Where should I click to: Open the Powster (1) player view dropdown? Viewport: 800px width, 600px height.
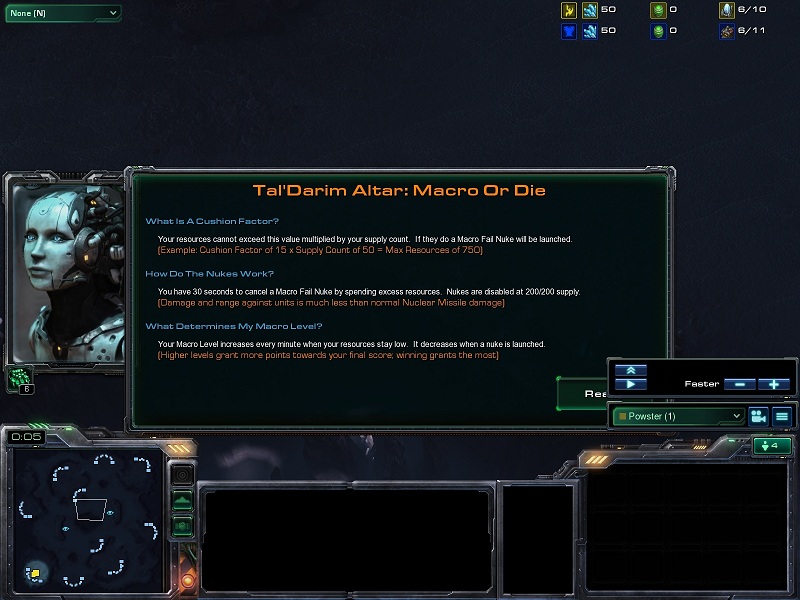678,416
